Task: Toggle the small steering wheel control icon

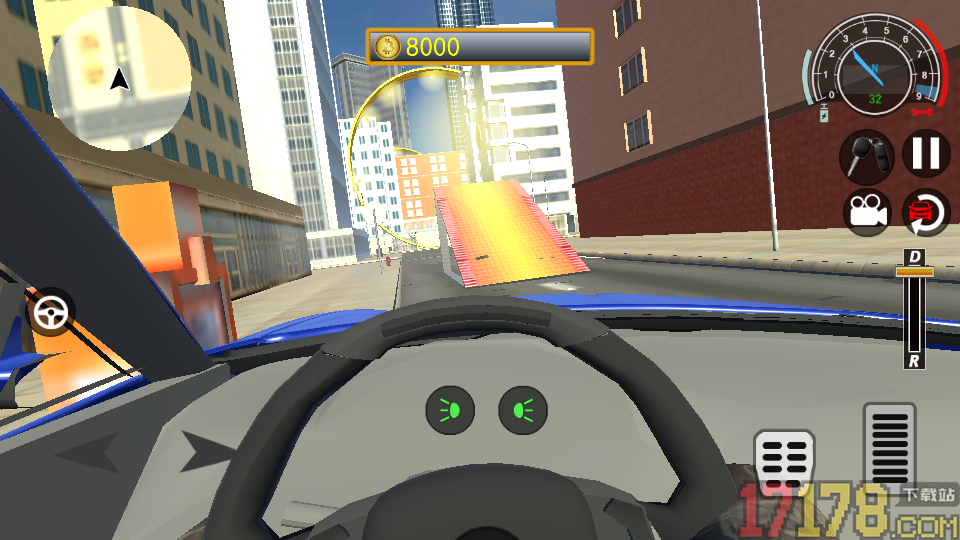Action: (50, 314)
